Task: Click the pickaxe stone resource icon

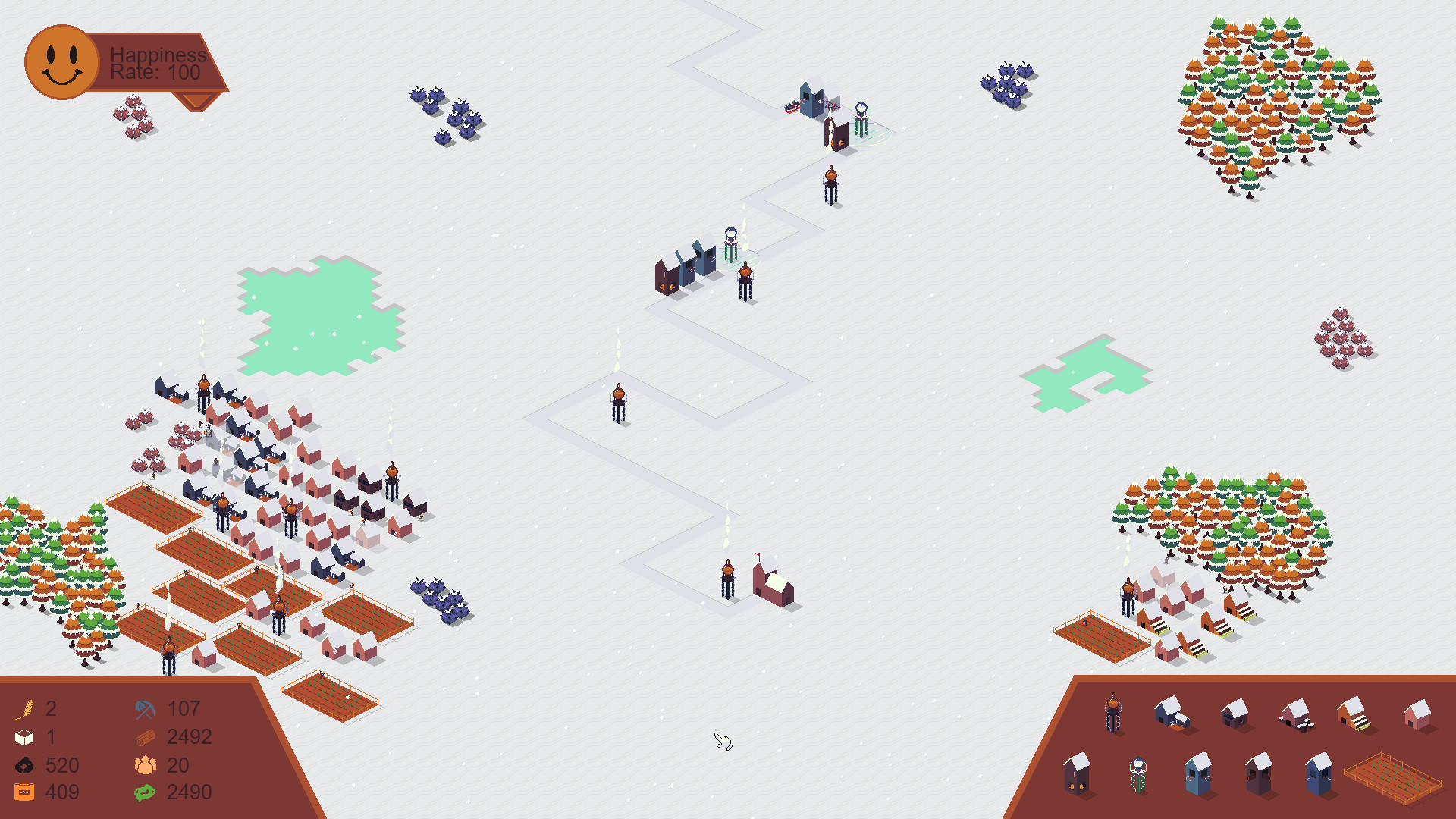Action: tap(145, 708)
